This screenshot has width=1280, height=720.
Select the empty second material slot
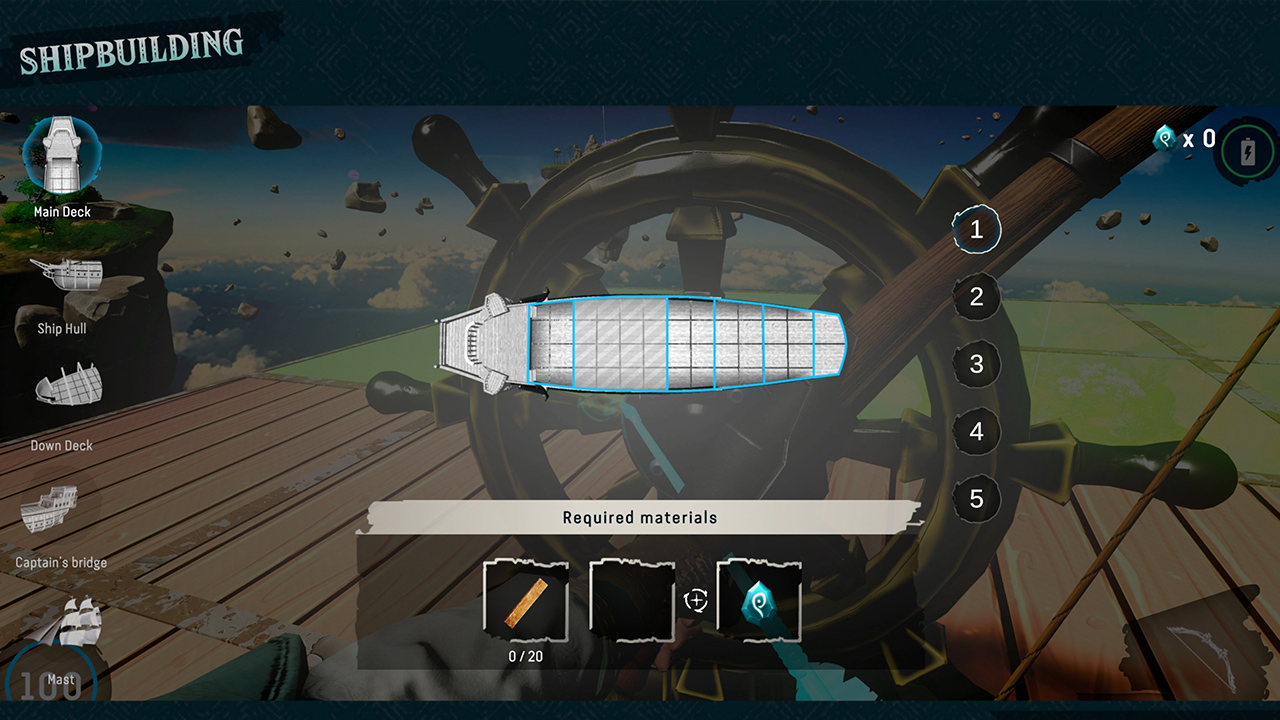pyautogui.click(x=632, y=600)
